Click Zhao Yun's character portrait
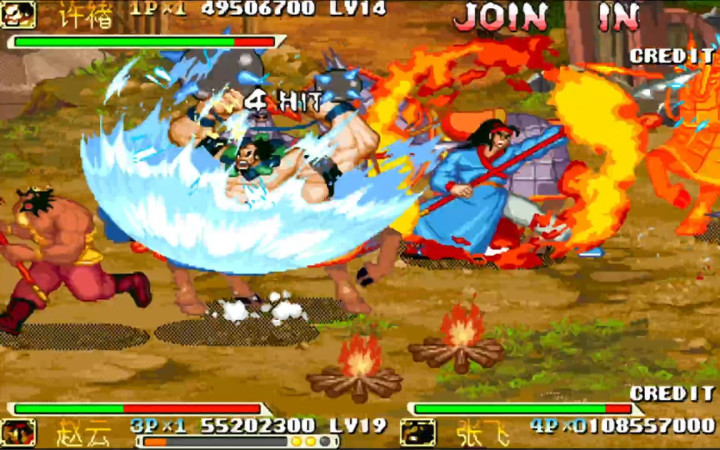The height and width of the screenshot is (450, 720). (18, 432)
